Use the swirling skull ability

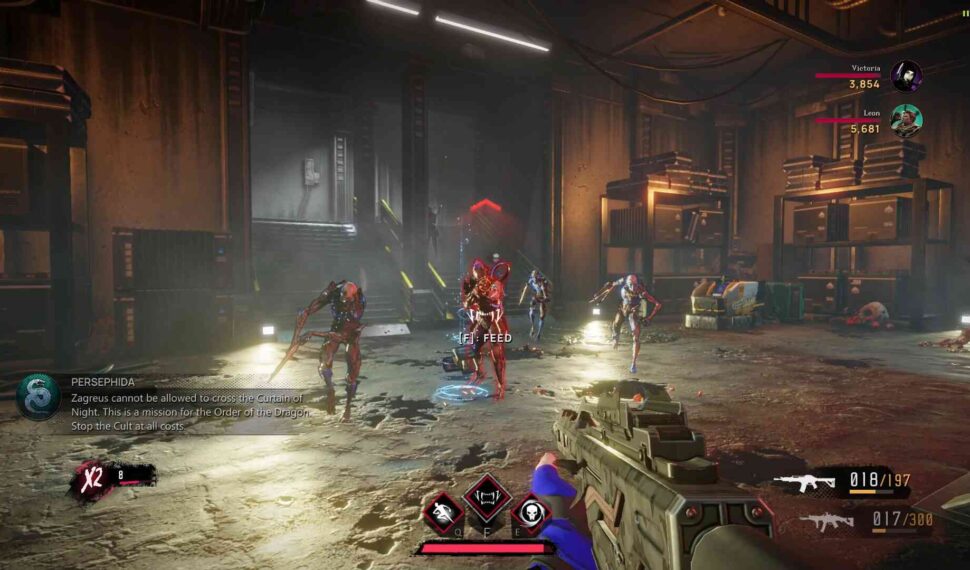531,513
